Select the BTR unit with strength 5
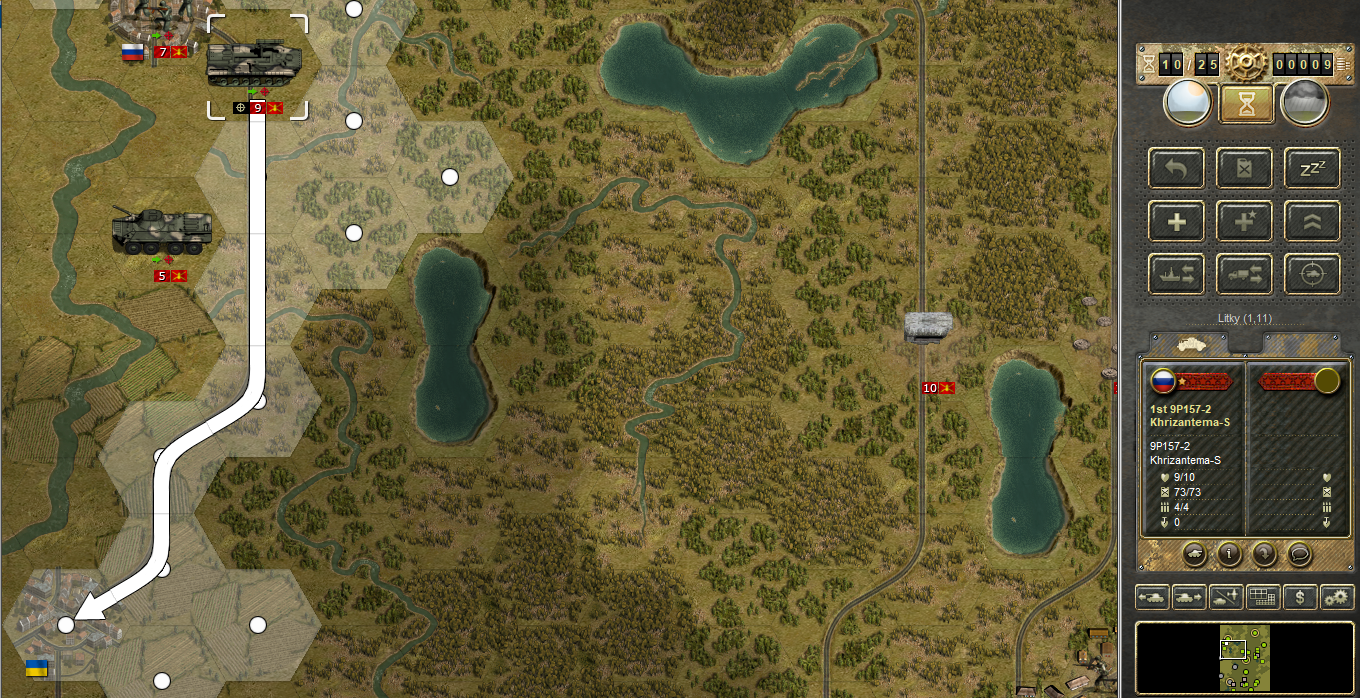The height and width of the screenshot is (698, 1360). (162, 233)
